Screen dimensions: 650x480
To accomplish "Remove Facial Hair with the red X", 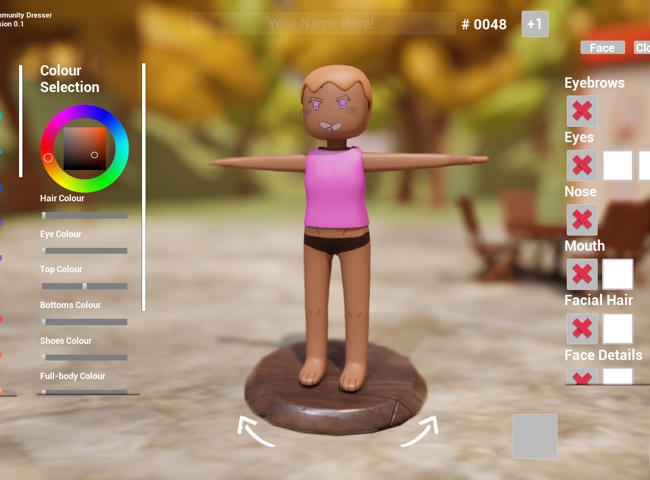I will click(581, 329).
